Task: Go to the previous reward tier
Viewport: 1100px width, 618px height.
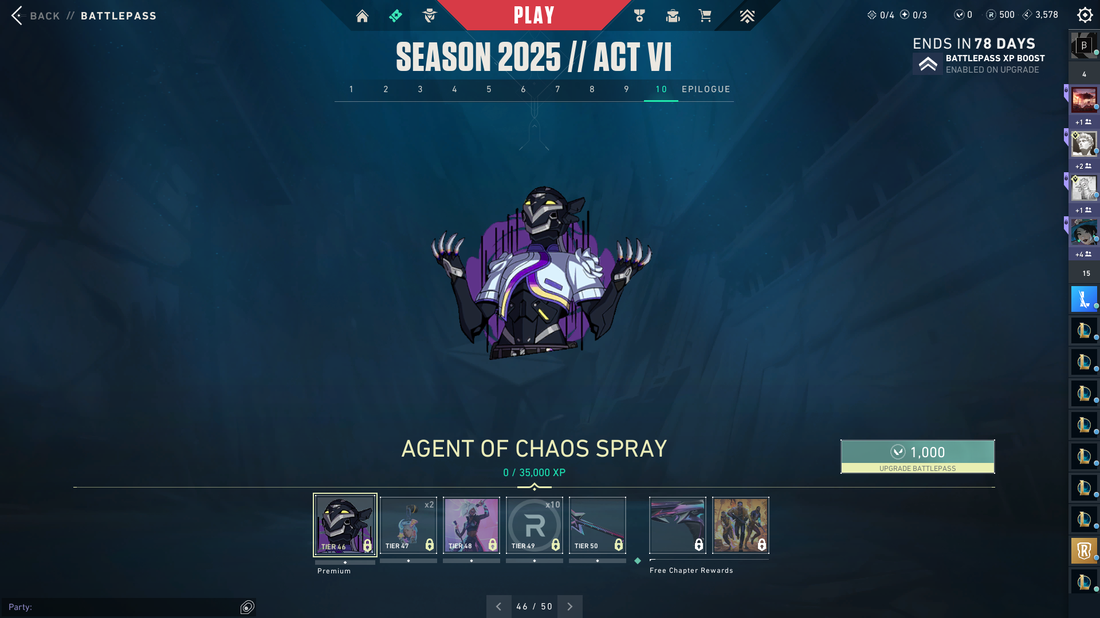Action: coord(499,606)
